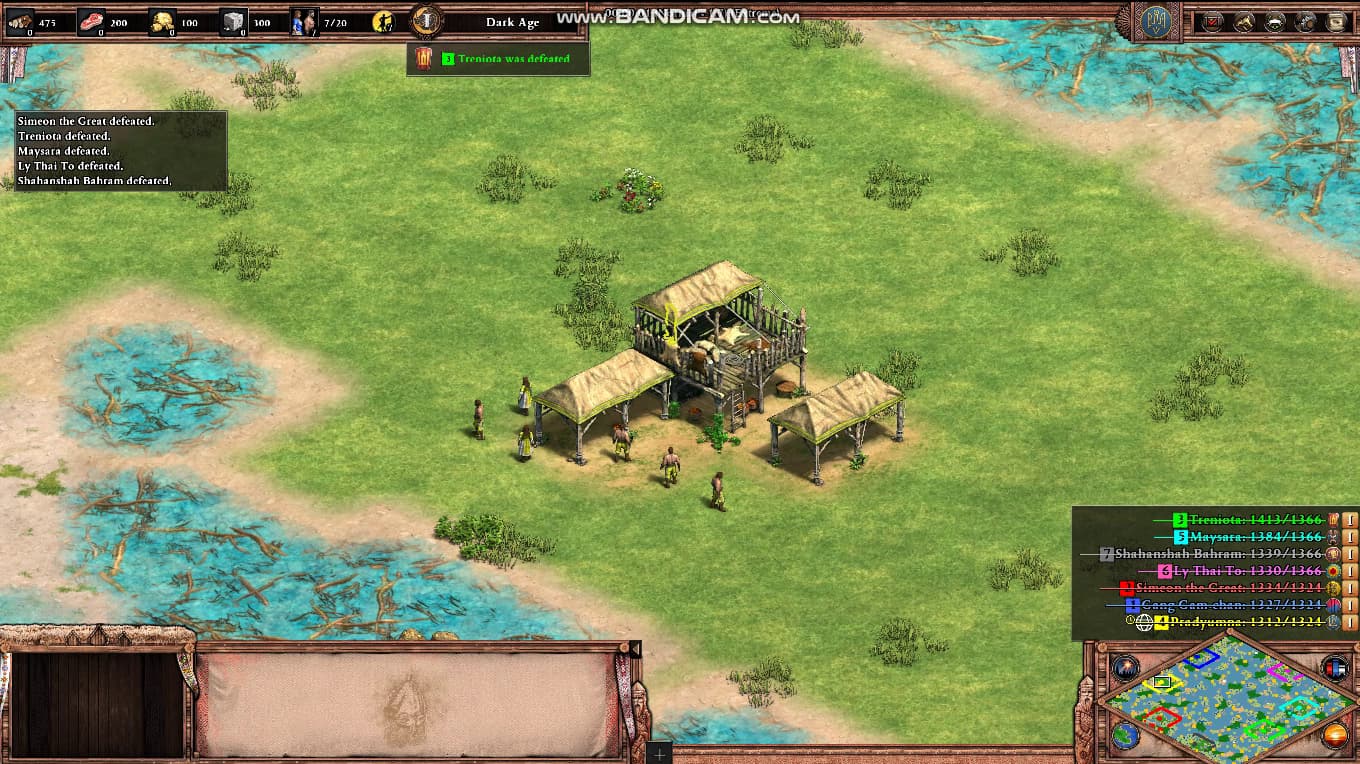Select Shahanshah Bahram on the scoreboard
The image size is (1360, 764).
click(x=1222, y=554)
